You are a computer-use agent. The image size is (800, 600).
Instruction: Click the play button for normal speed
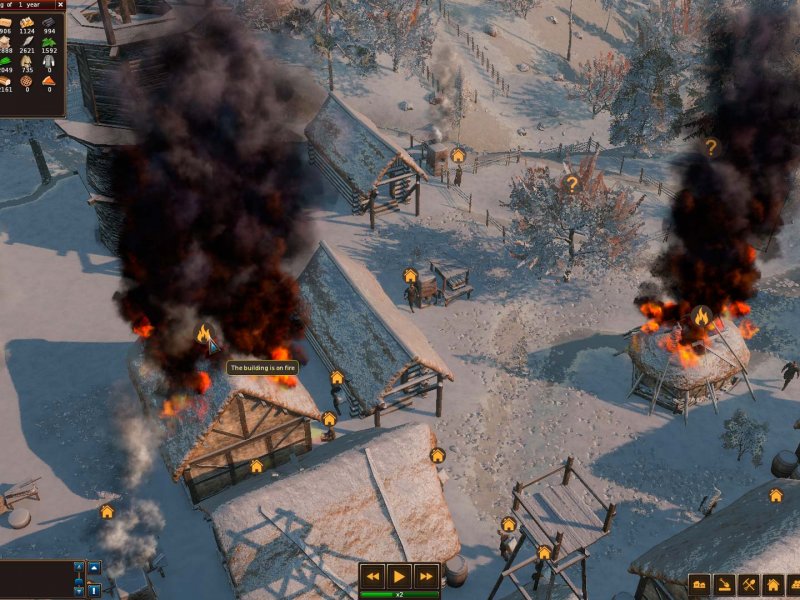pos(399,576)
